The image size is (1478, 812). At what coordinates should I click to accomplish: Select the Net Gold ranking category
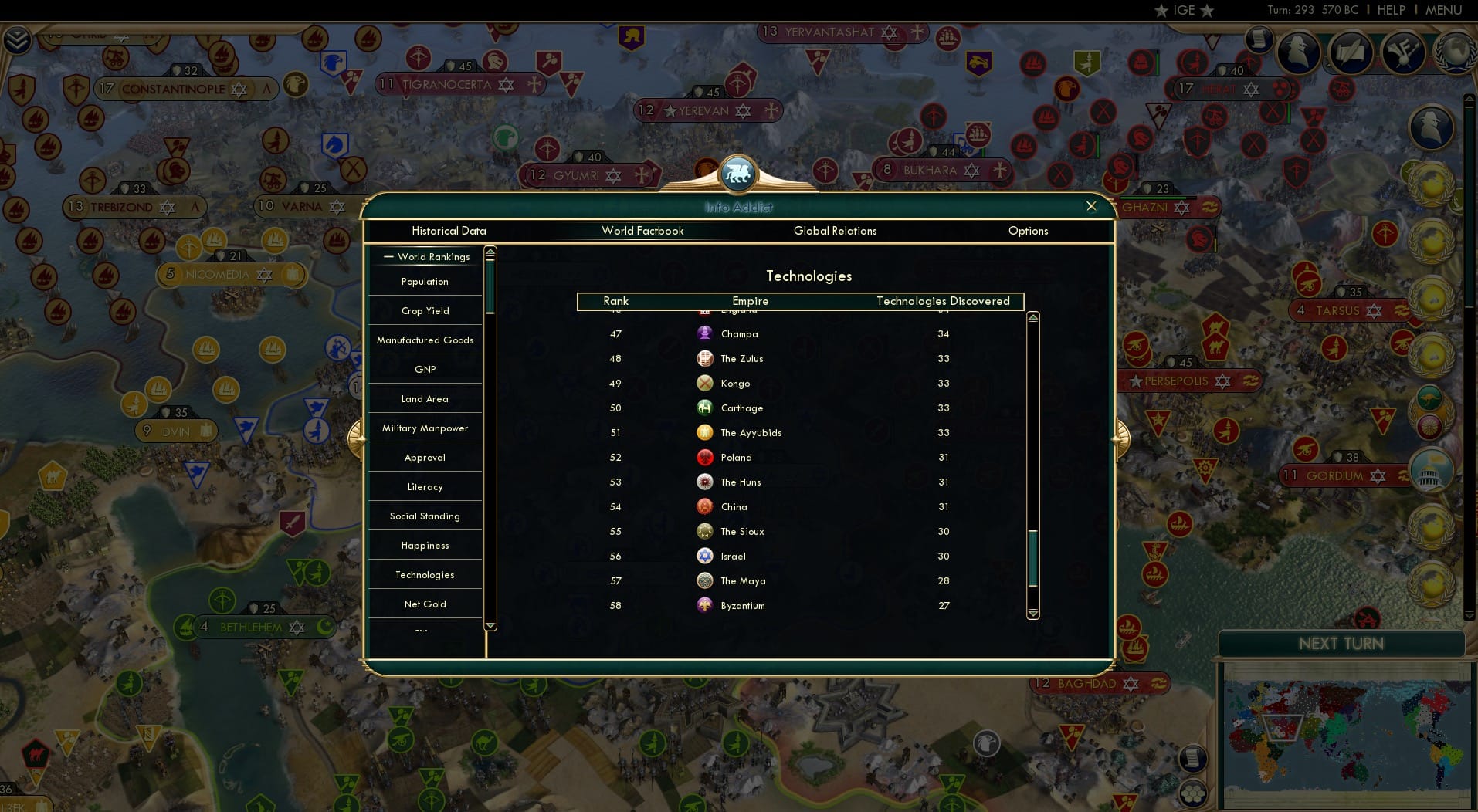(424, 604)
